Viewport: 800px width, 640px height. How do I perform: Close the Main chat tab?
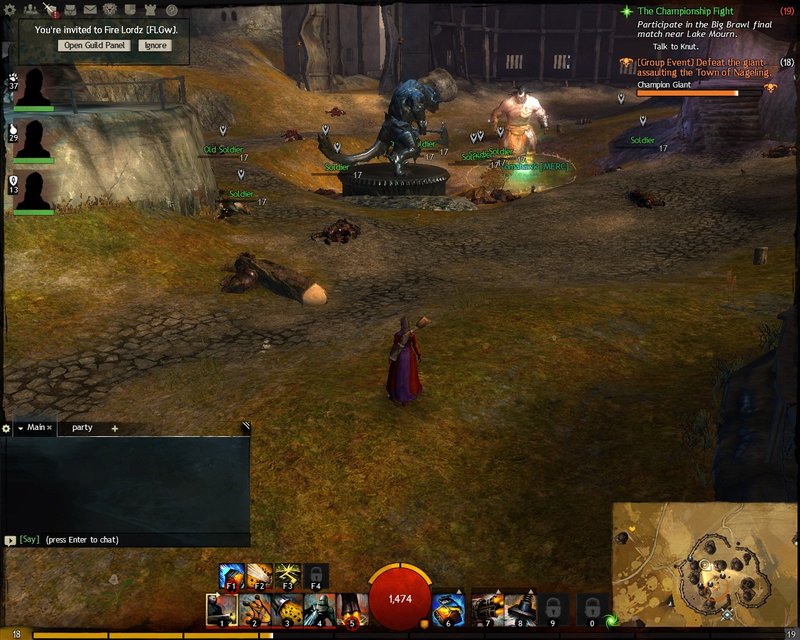point(49,428)
